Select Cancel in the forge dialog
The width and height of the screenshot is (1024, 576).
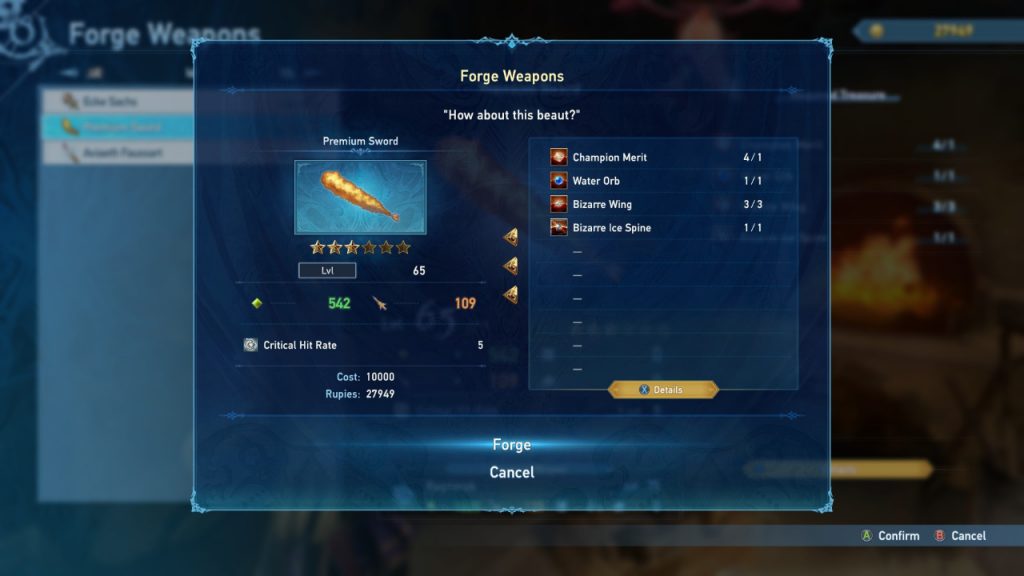(511, 472)
